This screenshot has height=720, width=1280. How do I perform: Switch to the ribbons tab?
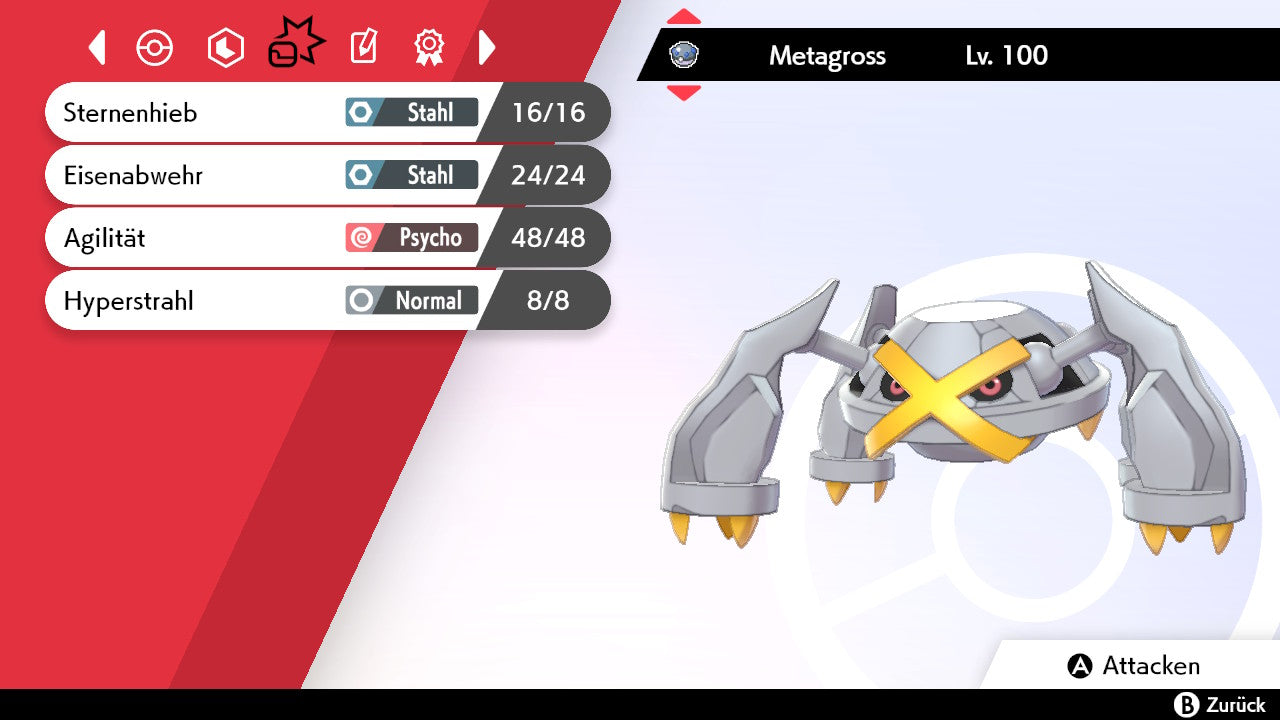click(429, 48)
